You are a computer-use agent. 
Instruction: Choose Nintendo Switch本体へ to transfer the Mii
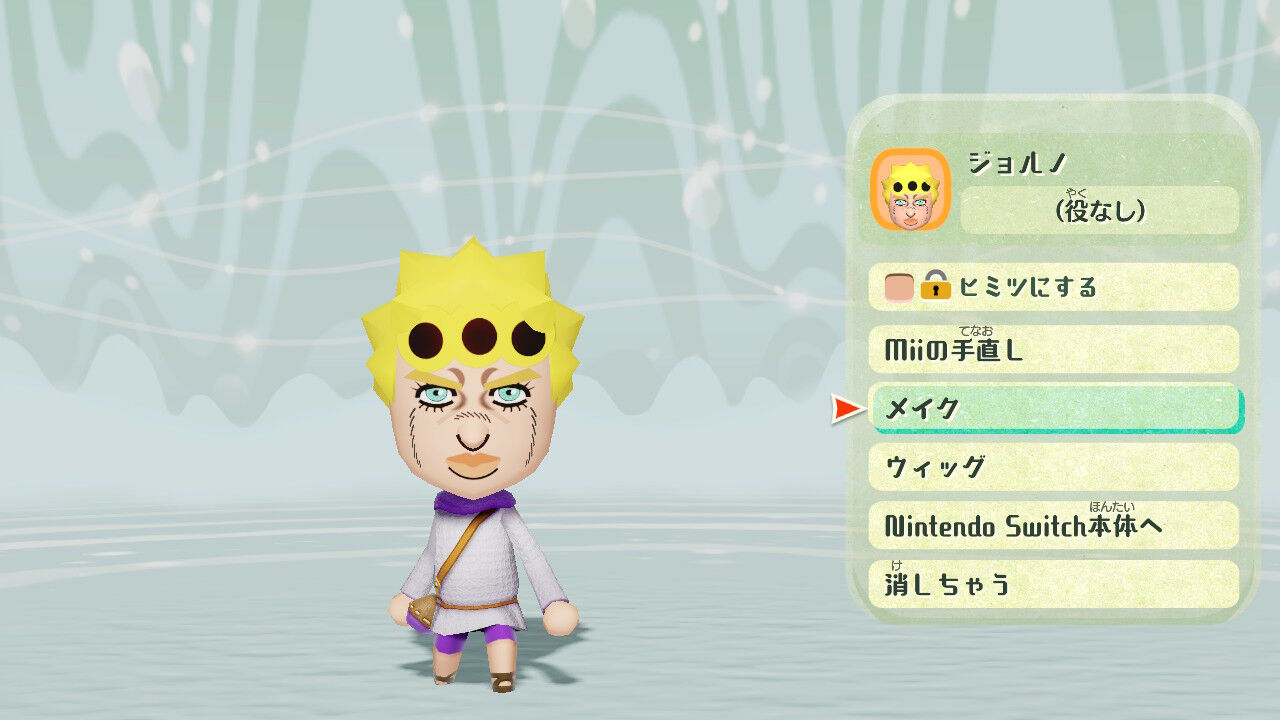(1050, 526)
